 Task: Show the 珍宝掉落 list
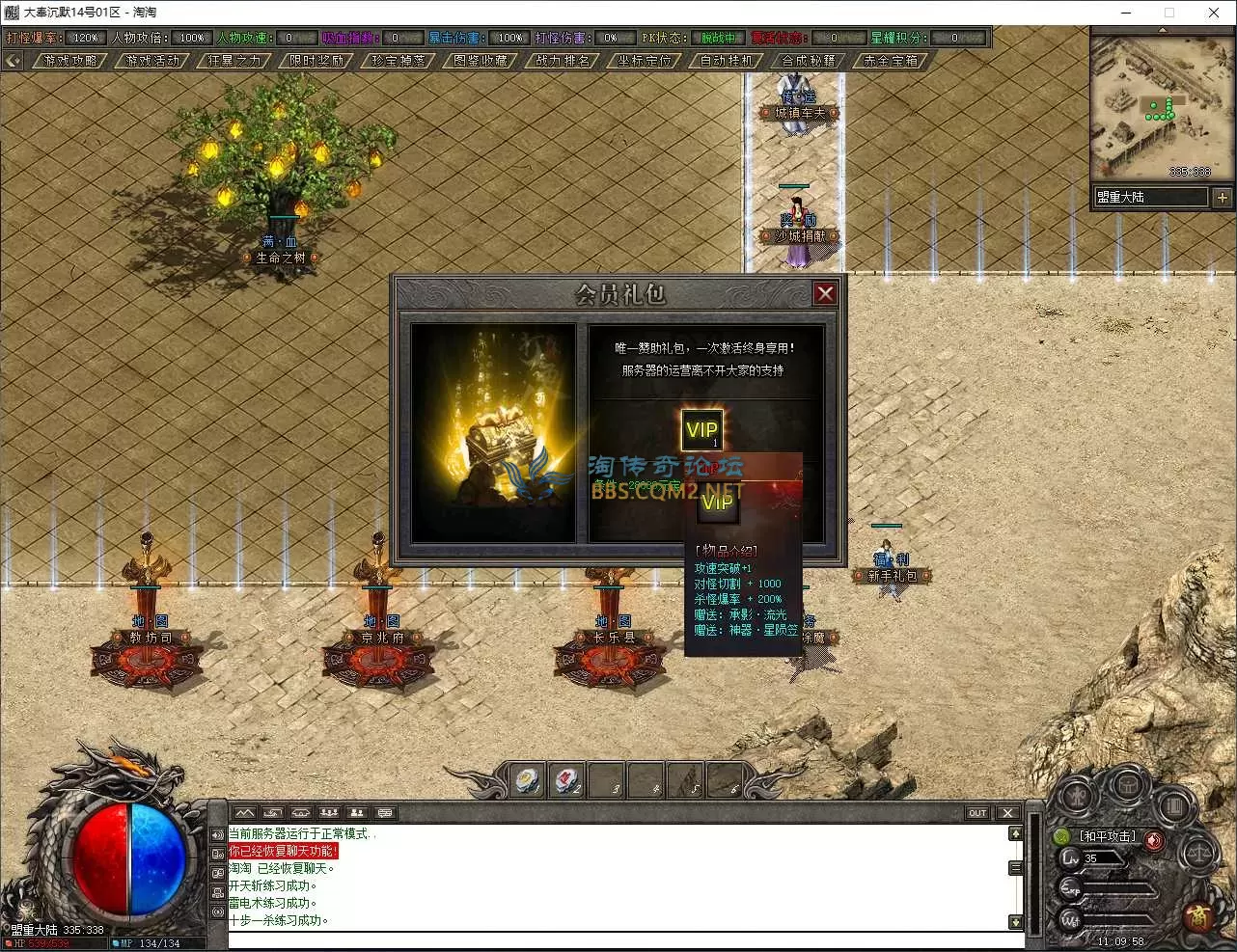click(399, 61)
